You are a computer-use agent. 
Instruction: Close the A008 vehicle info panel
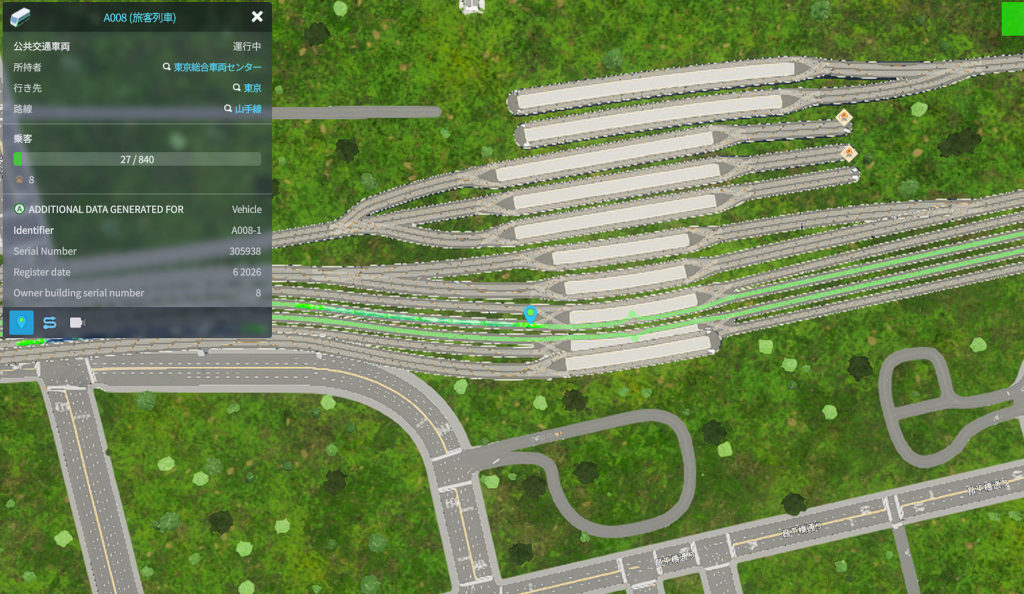257,17
